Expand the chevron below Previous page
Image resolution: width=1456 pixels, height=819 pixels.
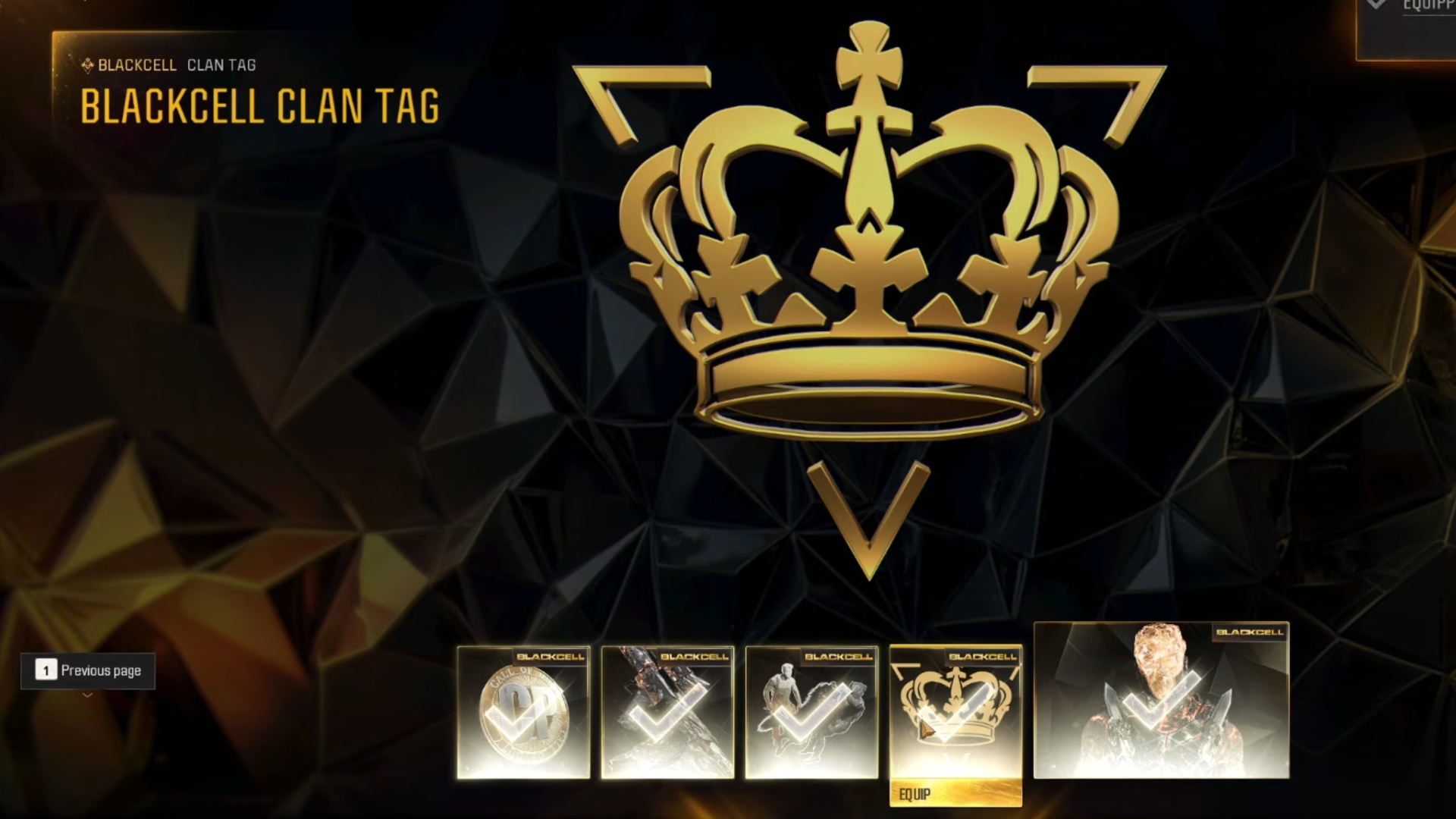click(88, 695)
